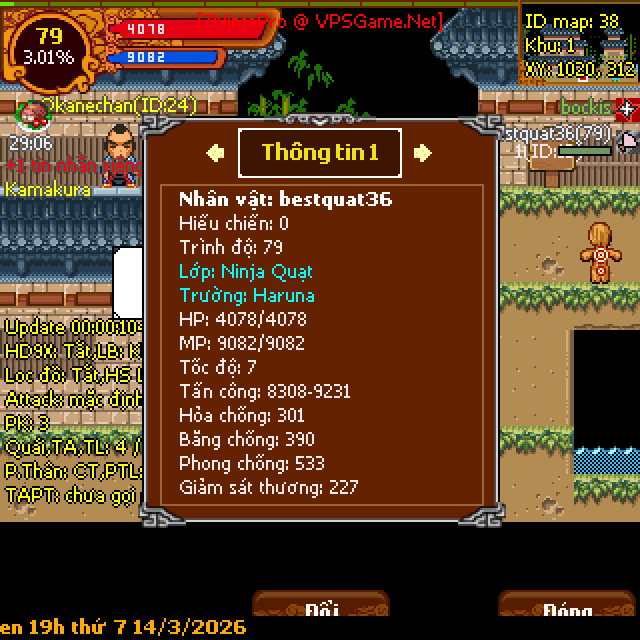The height and width of the screenshot is (640, 640).
Task: Open the level 79 character portrait
Action: point(49,46)
